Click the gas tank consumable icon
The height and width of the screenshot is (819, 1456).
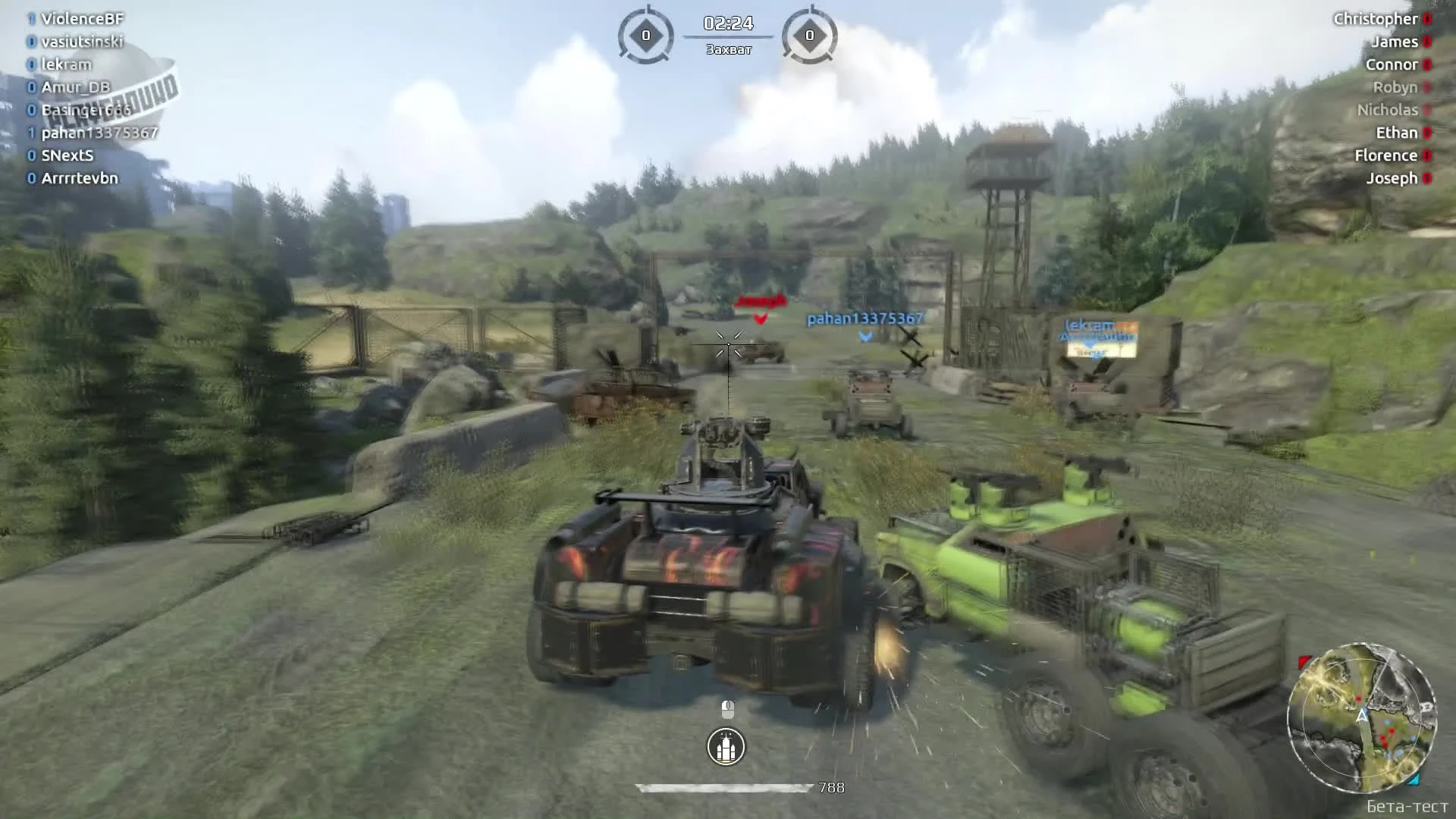point(726,746)
